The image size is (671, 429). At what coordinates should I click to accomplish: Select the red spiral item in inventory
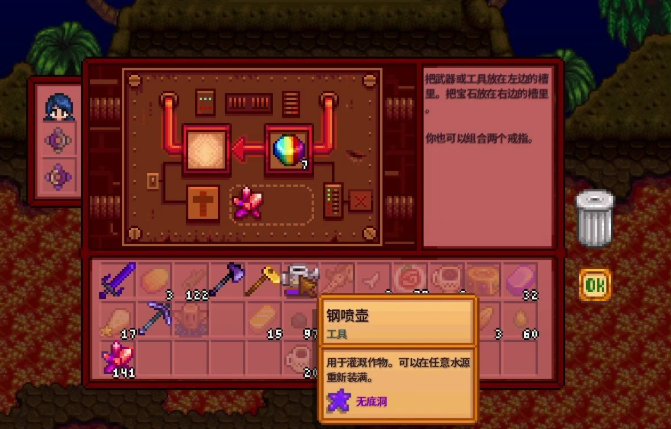click(x=411, y=280)
